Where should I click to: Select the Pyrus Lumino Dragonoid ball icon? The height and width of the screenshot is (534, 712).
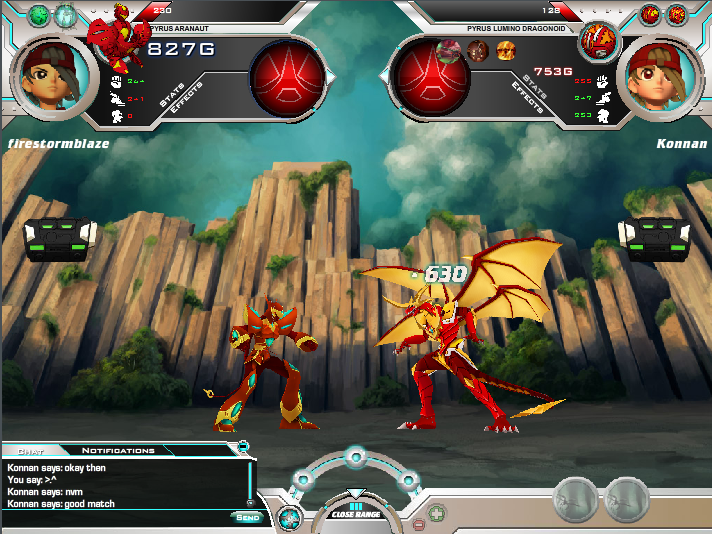(x=599, y=41)
